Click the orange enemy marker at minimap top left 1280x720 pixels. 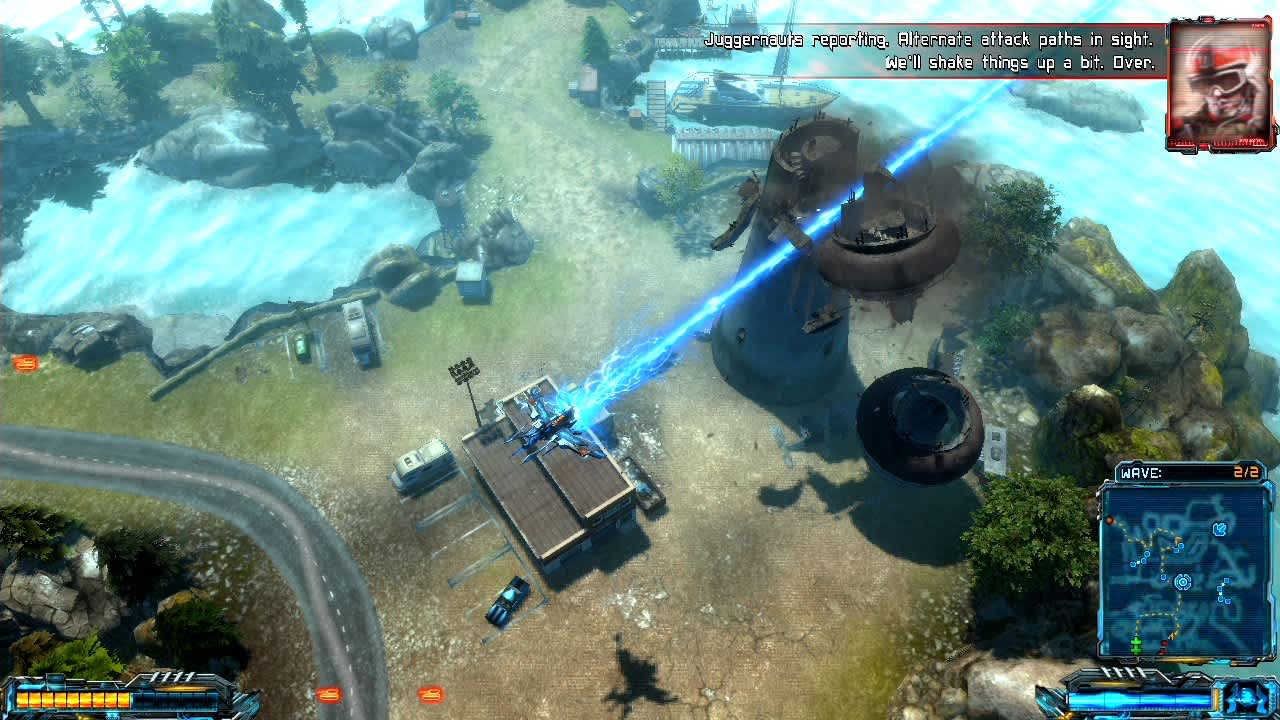(x=1111, y=520)
